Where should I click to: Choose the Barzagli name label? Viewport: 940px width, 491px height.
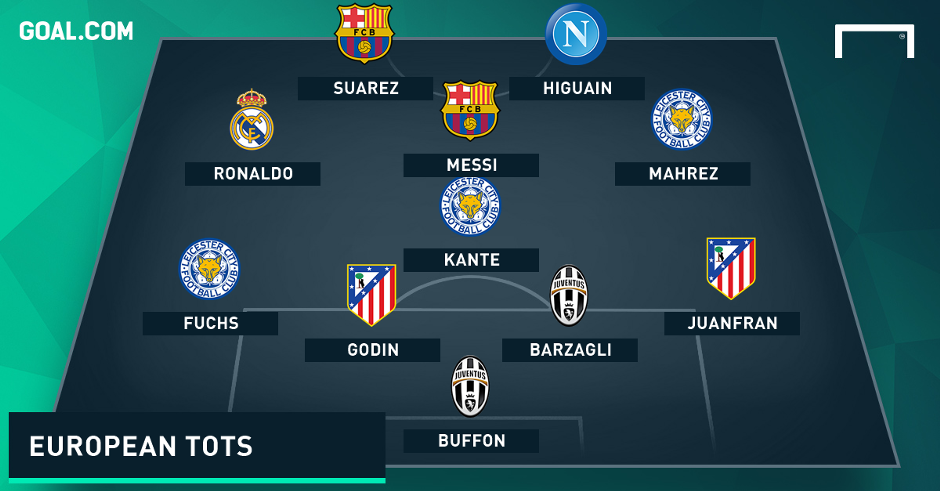click(570, 349)
